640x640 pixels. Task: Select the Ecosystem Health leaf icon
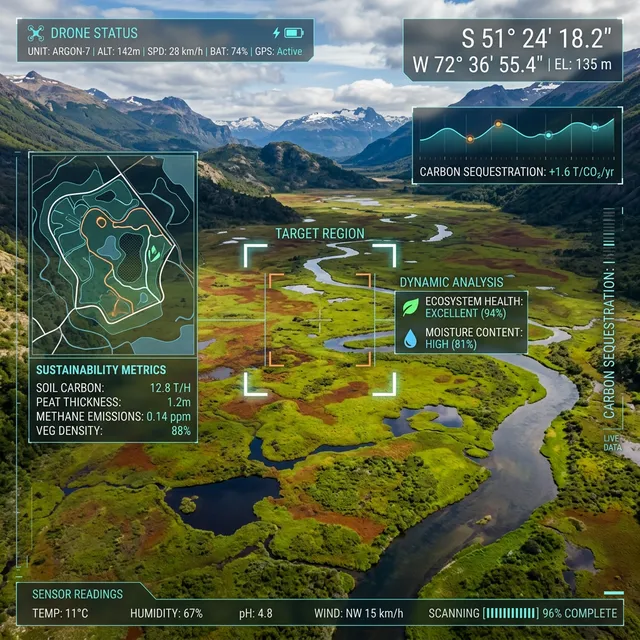(410, 307)
